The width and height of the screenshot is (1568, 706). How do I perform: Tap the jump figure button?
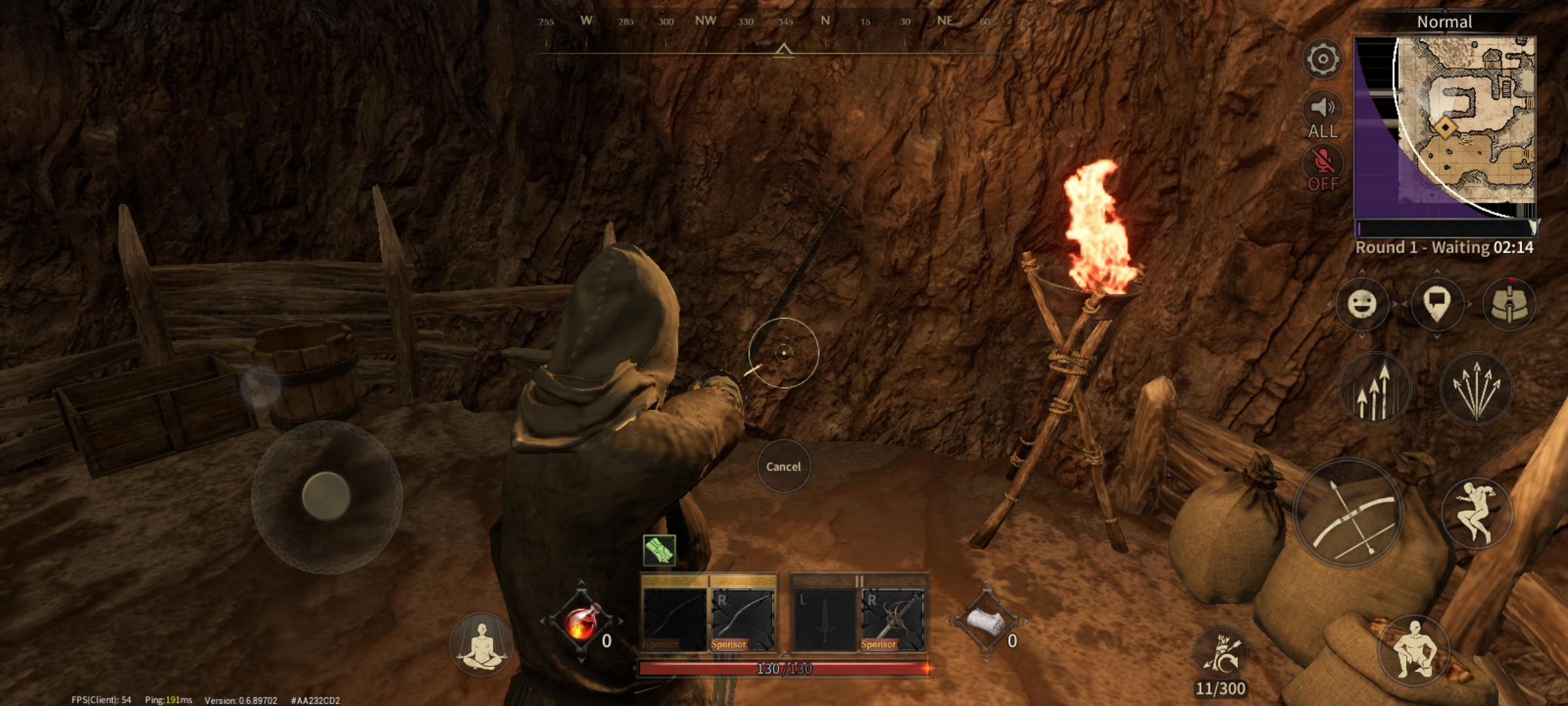tap(1477, 513)
